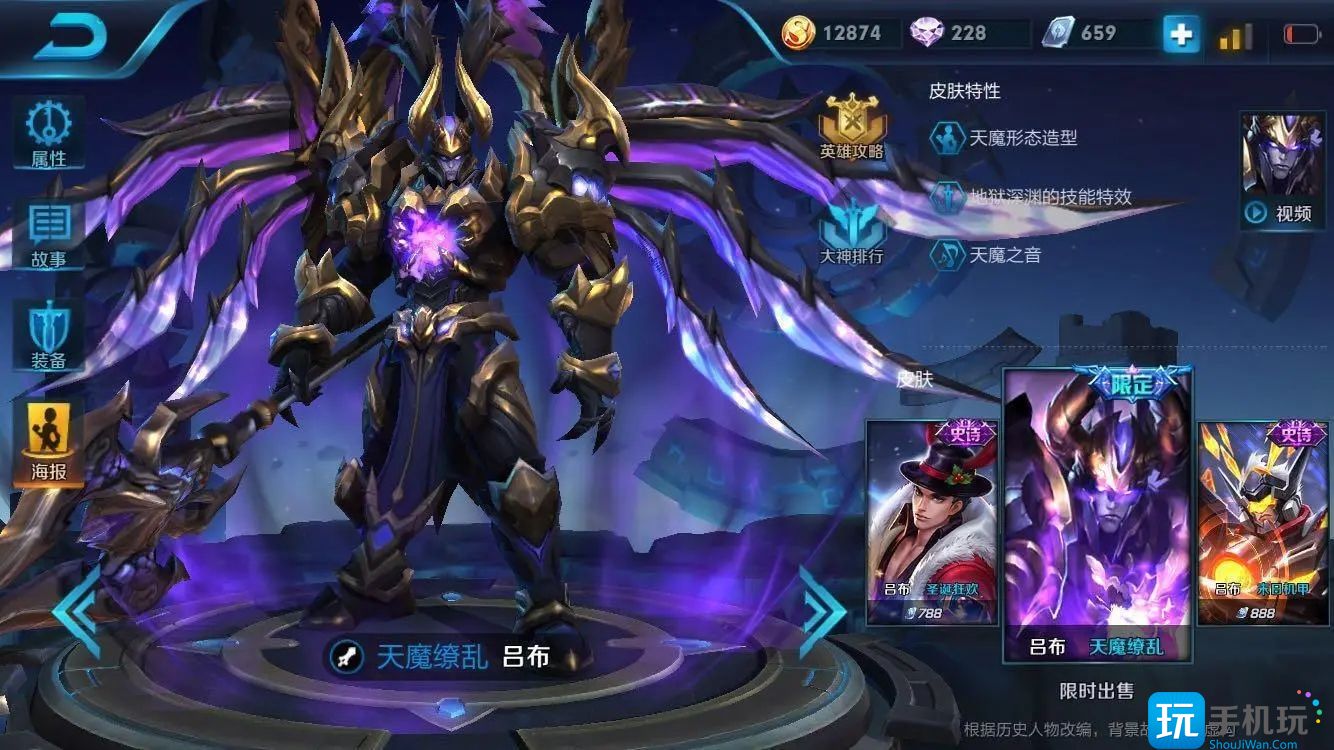Click the network signal indicator
This screenshot has width=1334, height=750.
click(x=1233, y=33)
